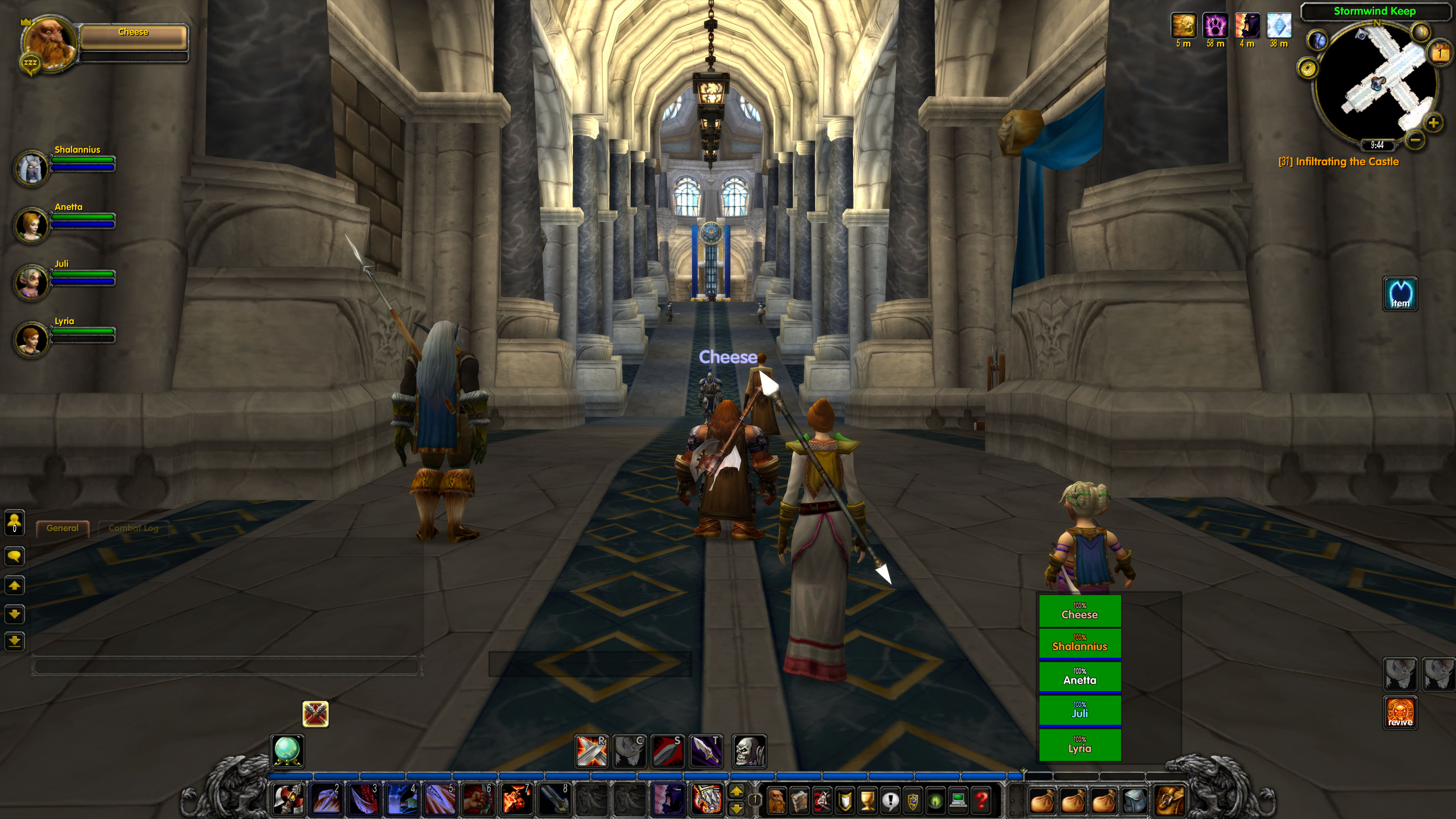Click Lyria's green raid frame bar
This screenshot has width=1456, height=819.
[x=1079, y=745]
